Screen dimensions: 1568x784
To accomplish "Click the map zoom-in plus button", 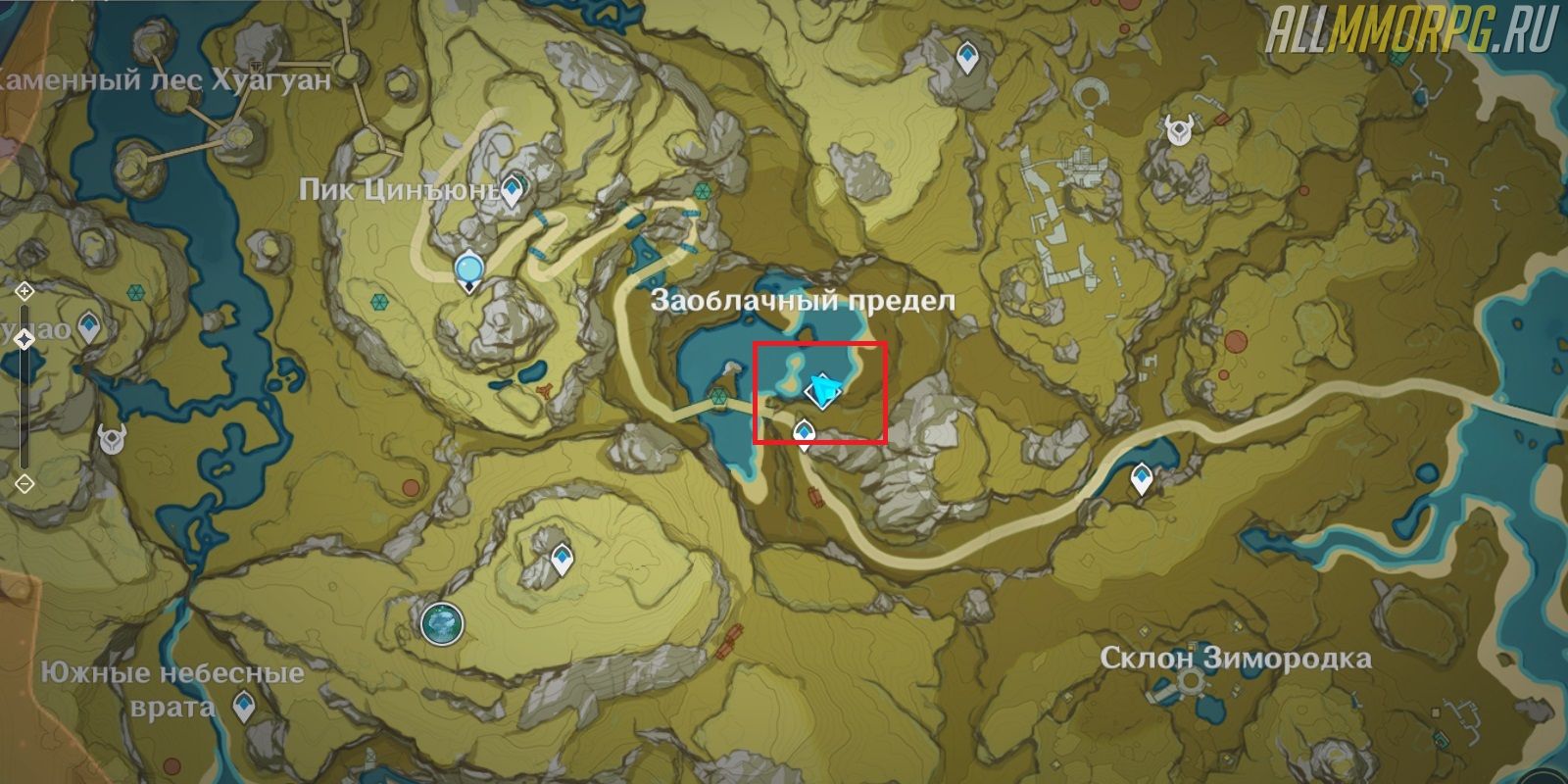I will pyautogui.click(x=24, y=291).
